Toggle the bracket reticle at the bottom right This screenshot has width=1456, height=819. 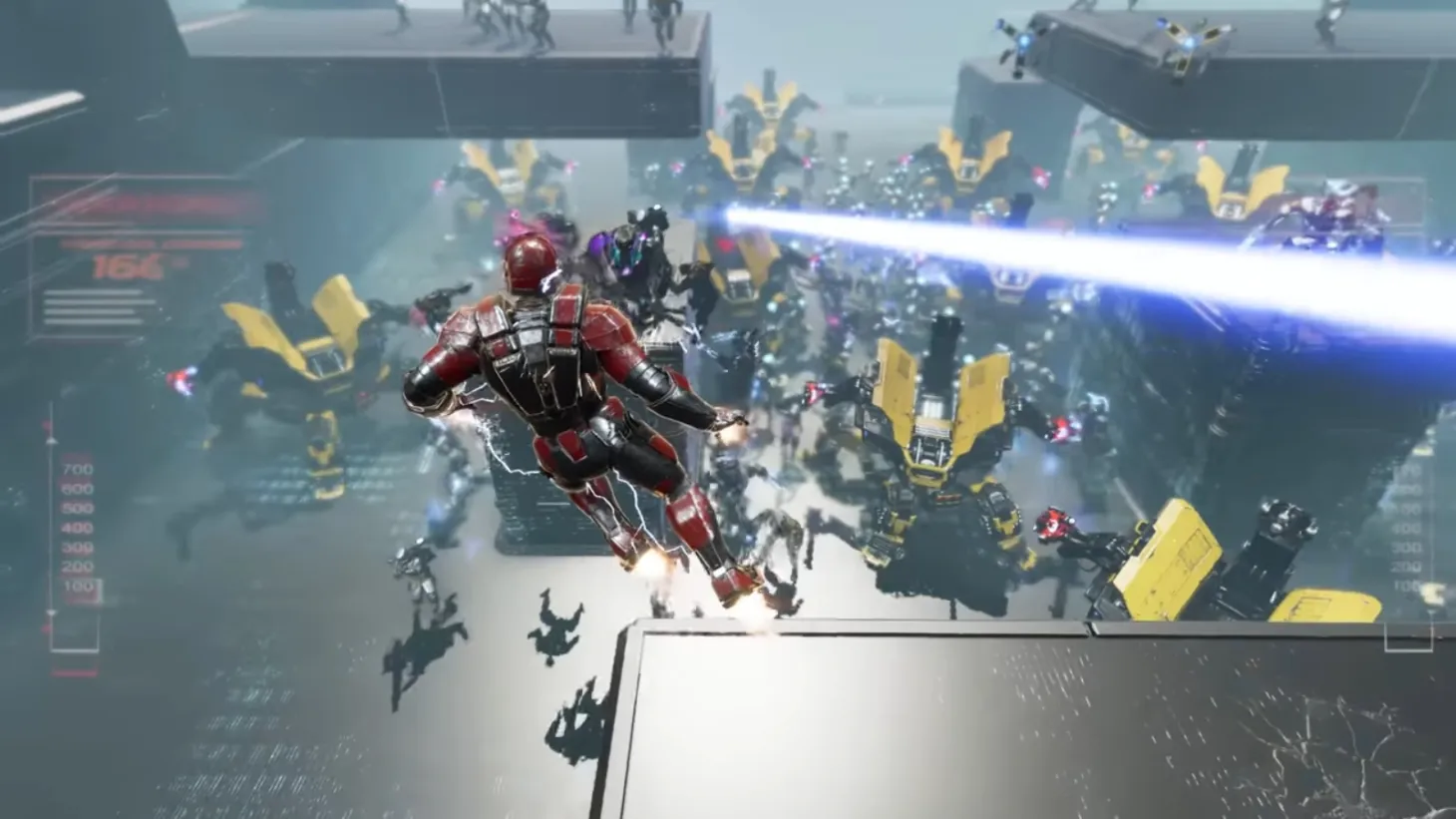(1408, 638)
